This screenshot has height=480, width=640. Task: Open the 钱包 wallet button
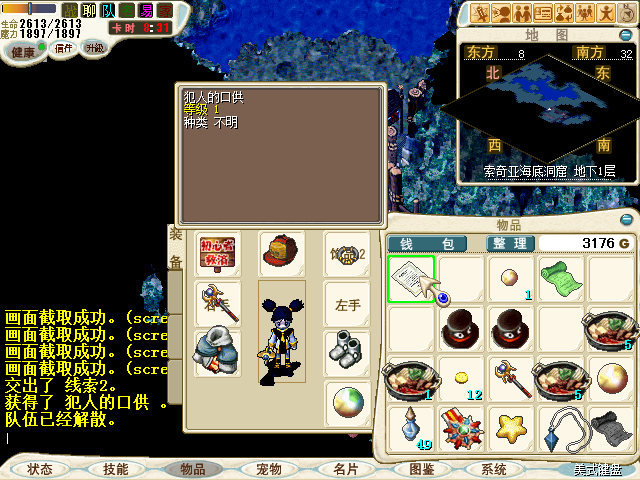point(427,244)
